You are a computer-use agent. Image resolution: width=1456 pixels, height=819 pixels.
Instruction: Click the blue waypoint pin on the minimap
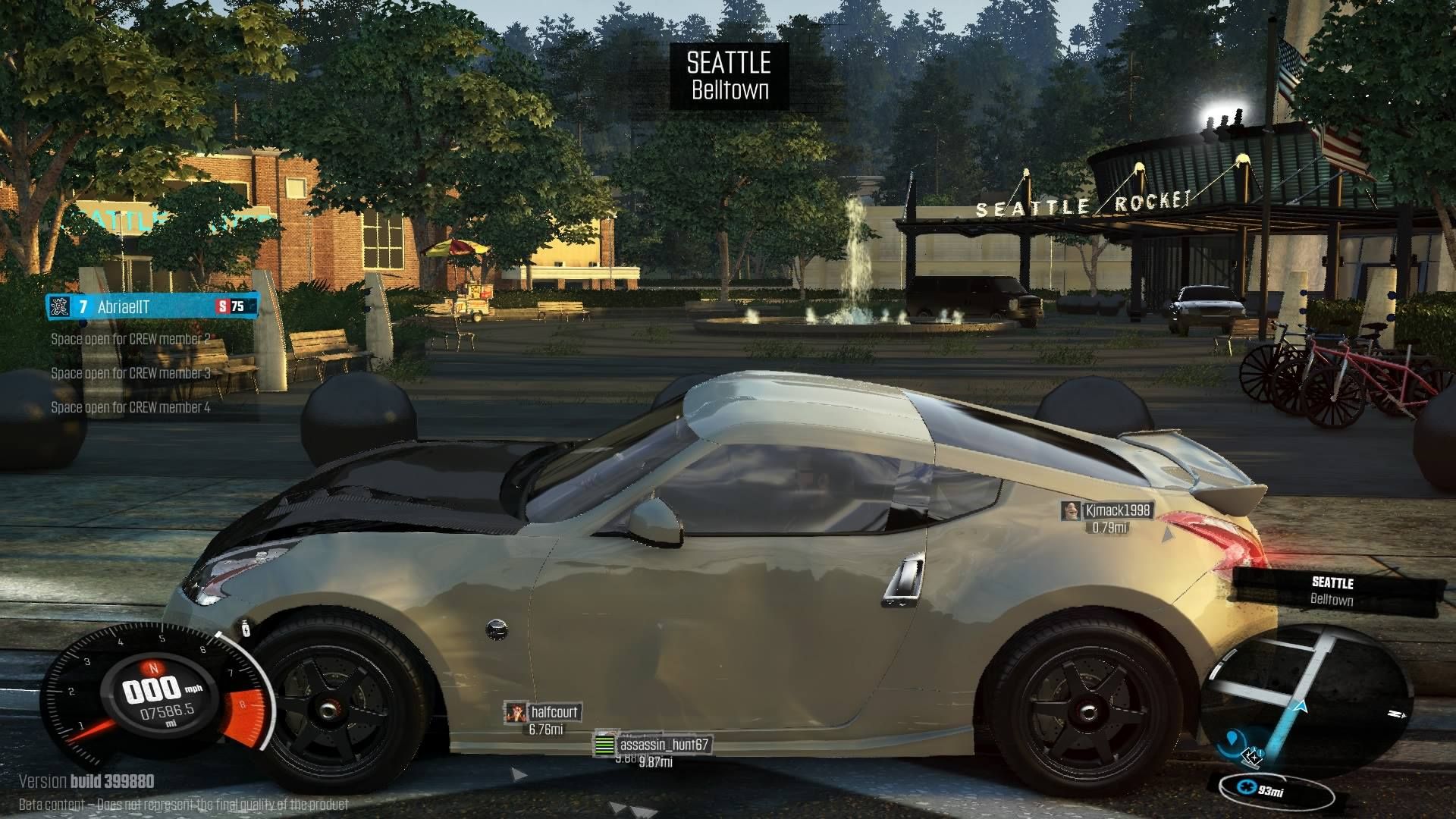point(1234,739)
